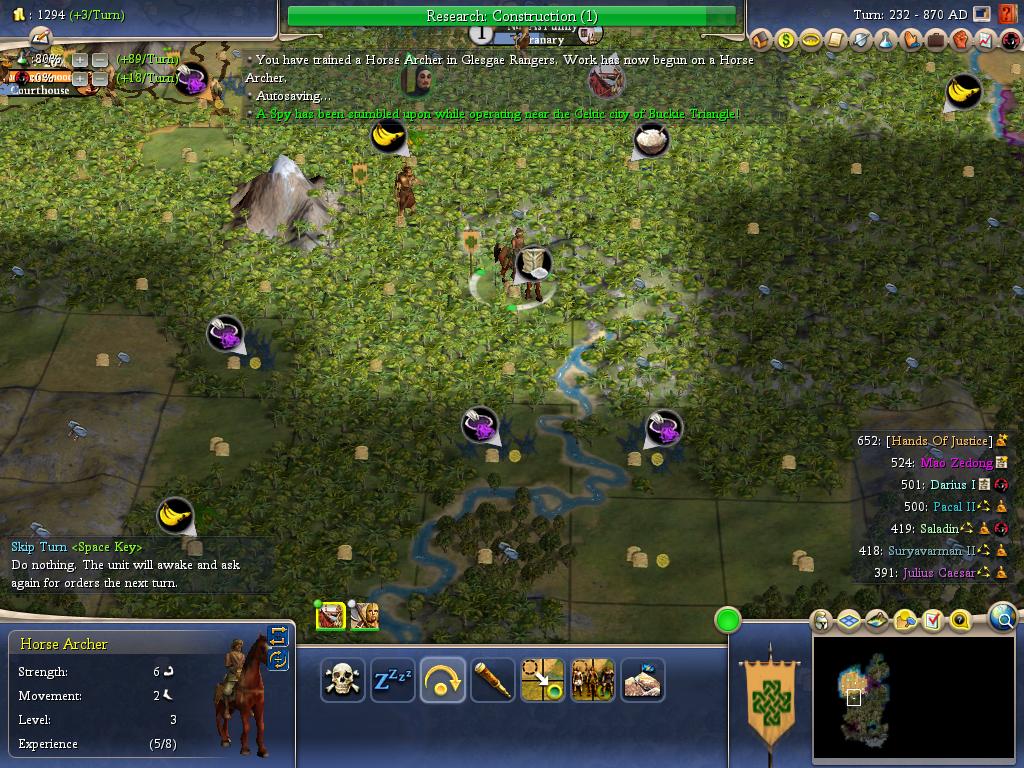
Task: Open the Financial Advisor dollar icon
Action: click(785, 41)
